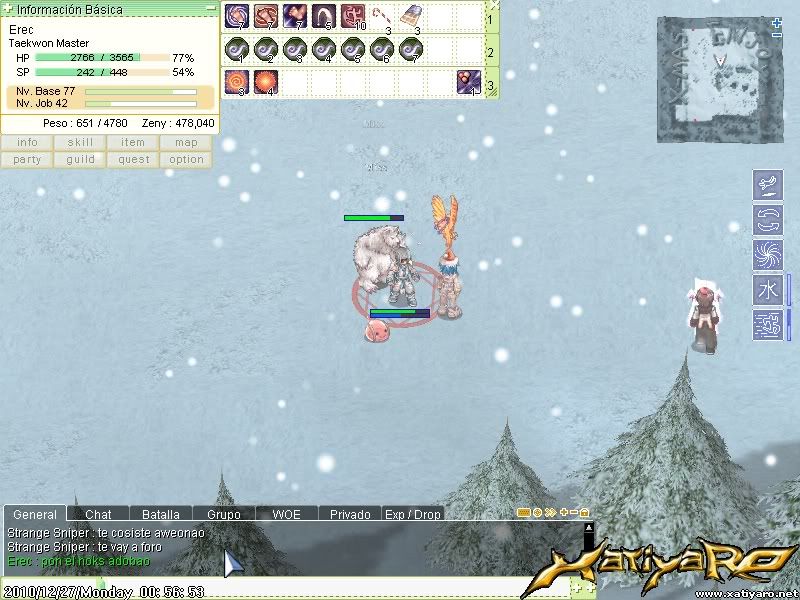Open the party window
The image size is (800, 600).
point(27,160)
